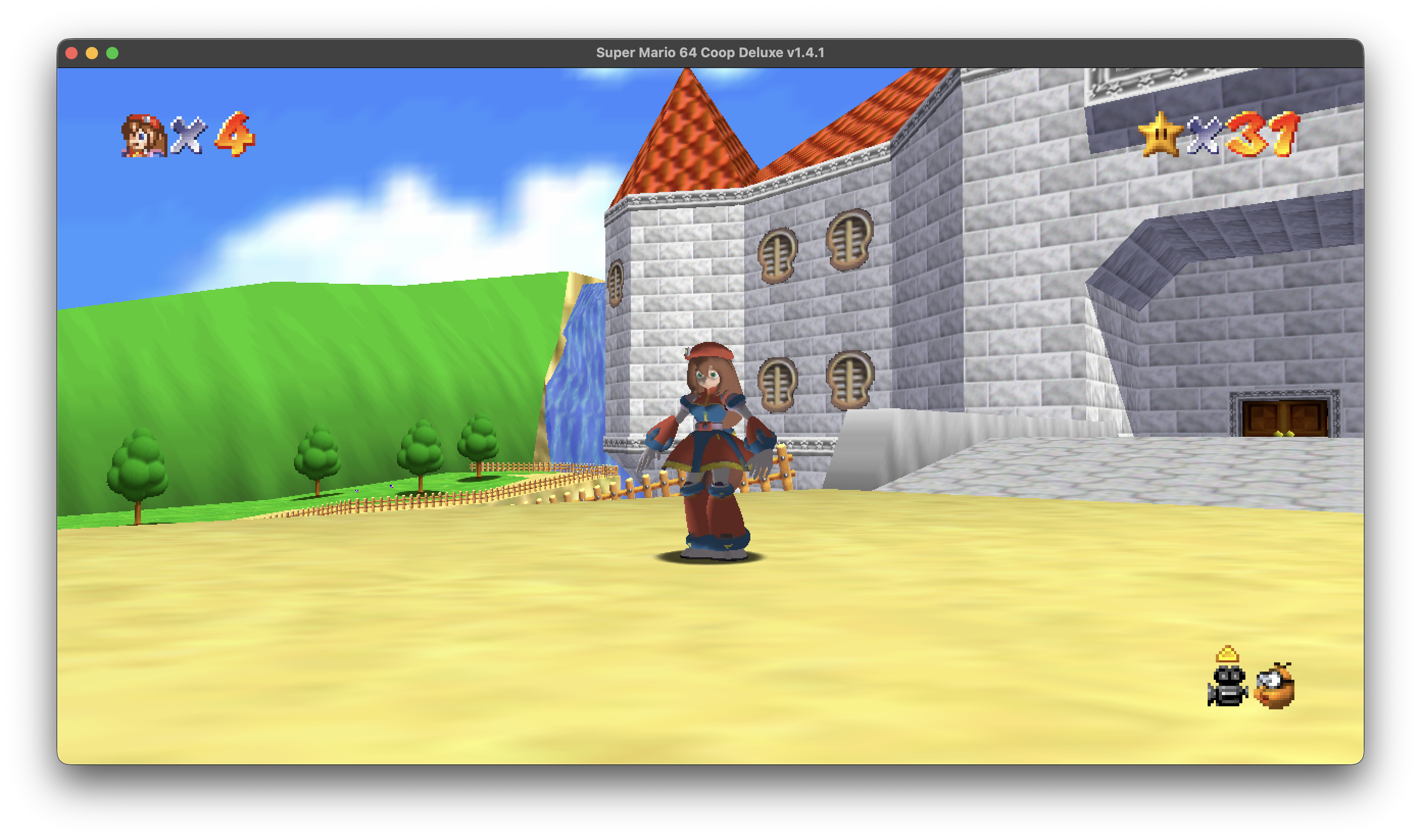Close the game window
This screenshot has width=1421, height=840.
pos(72,53)
